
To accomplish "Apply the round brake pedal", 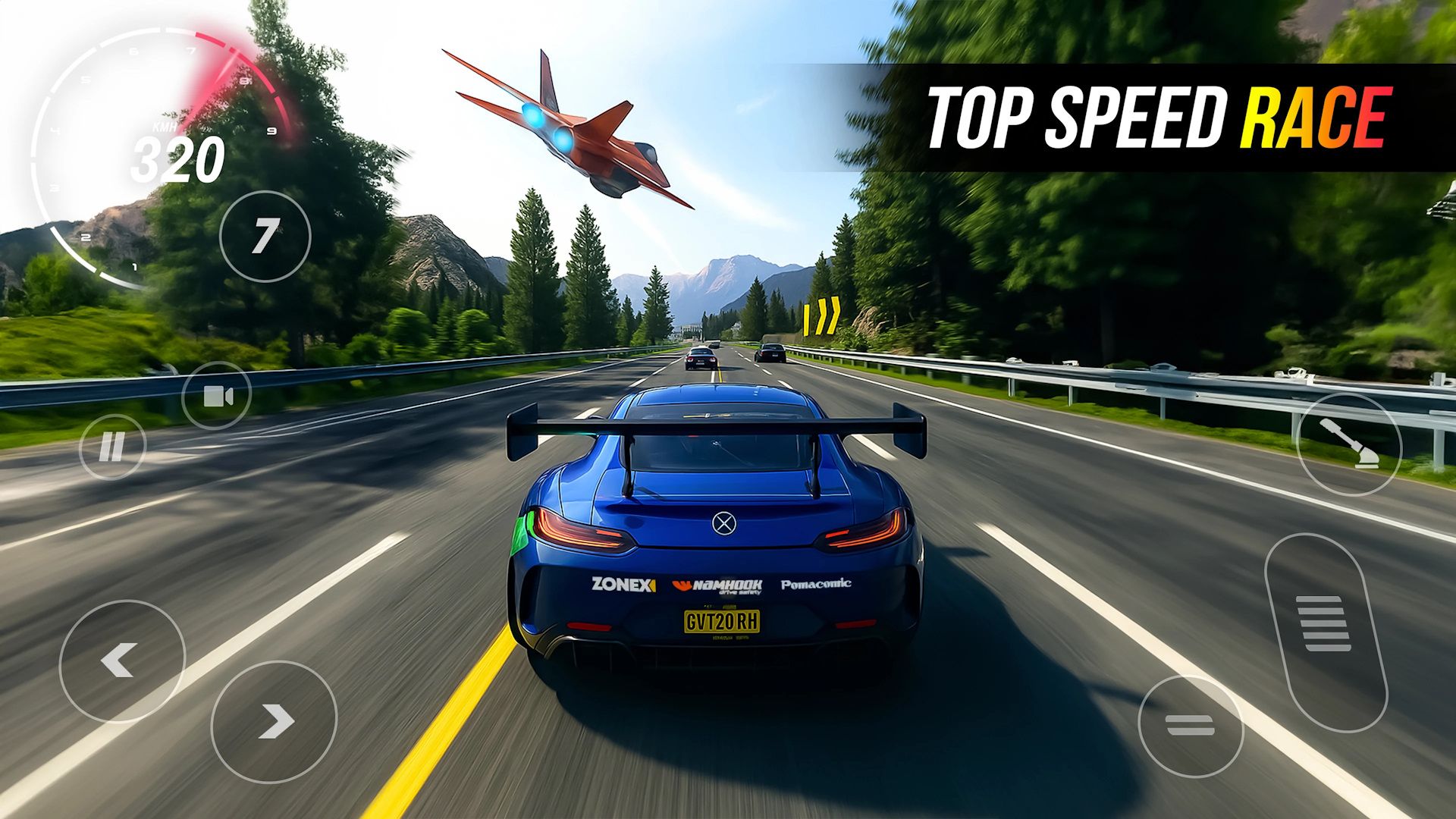I will [1190, 726].
